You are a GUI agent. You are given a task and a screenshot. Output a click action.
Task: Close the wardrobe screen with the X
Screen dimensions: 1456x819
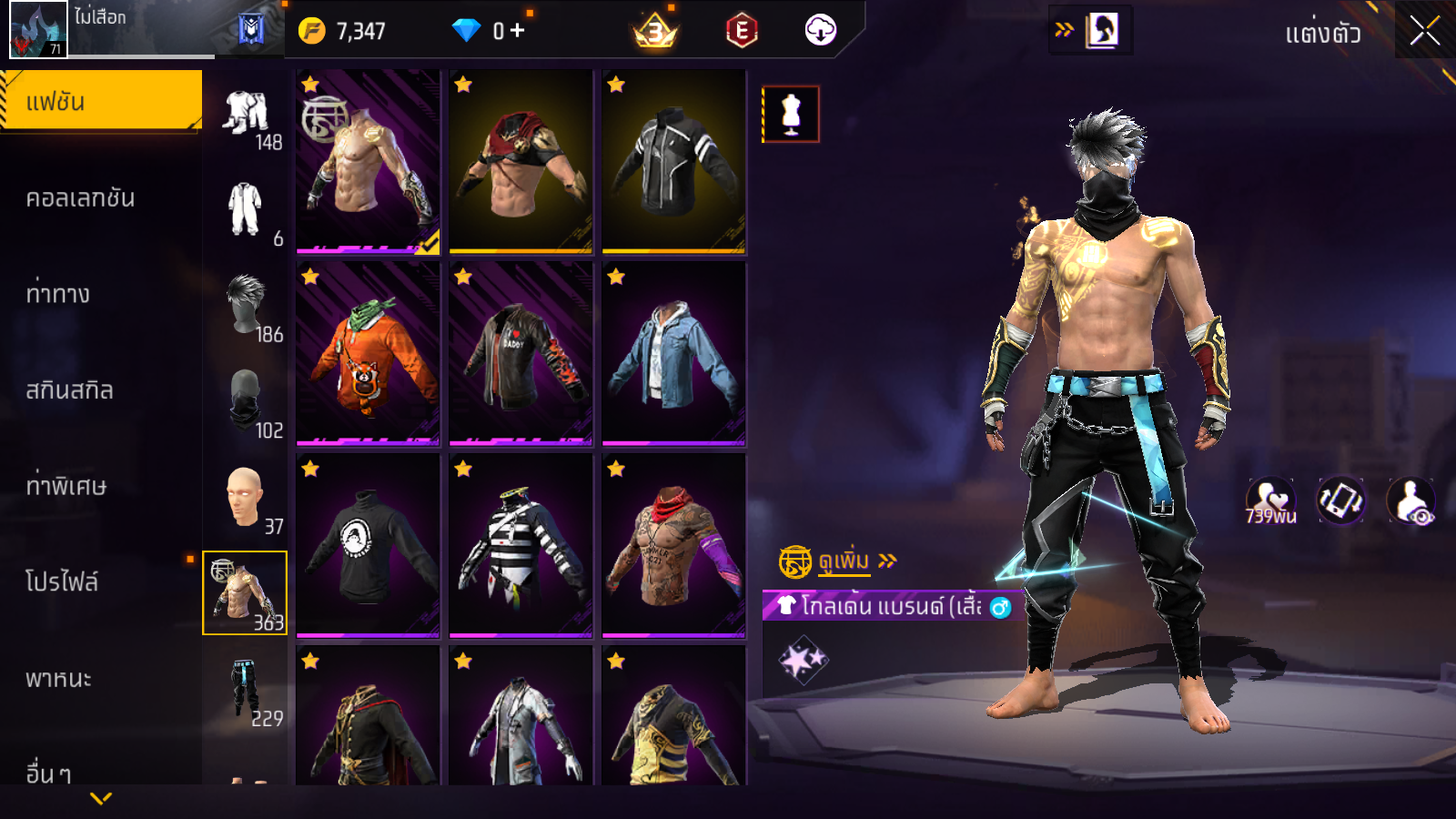point(1424,31)
